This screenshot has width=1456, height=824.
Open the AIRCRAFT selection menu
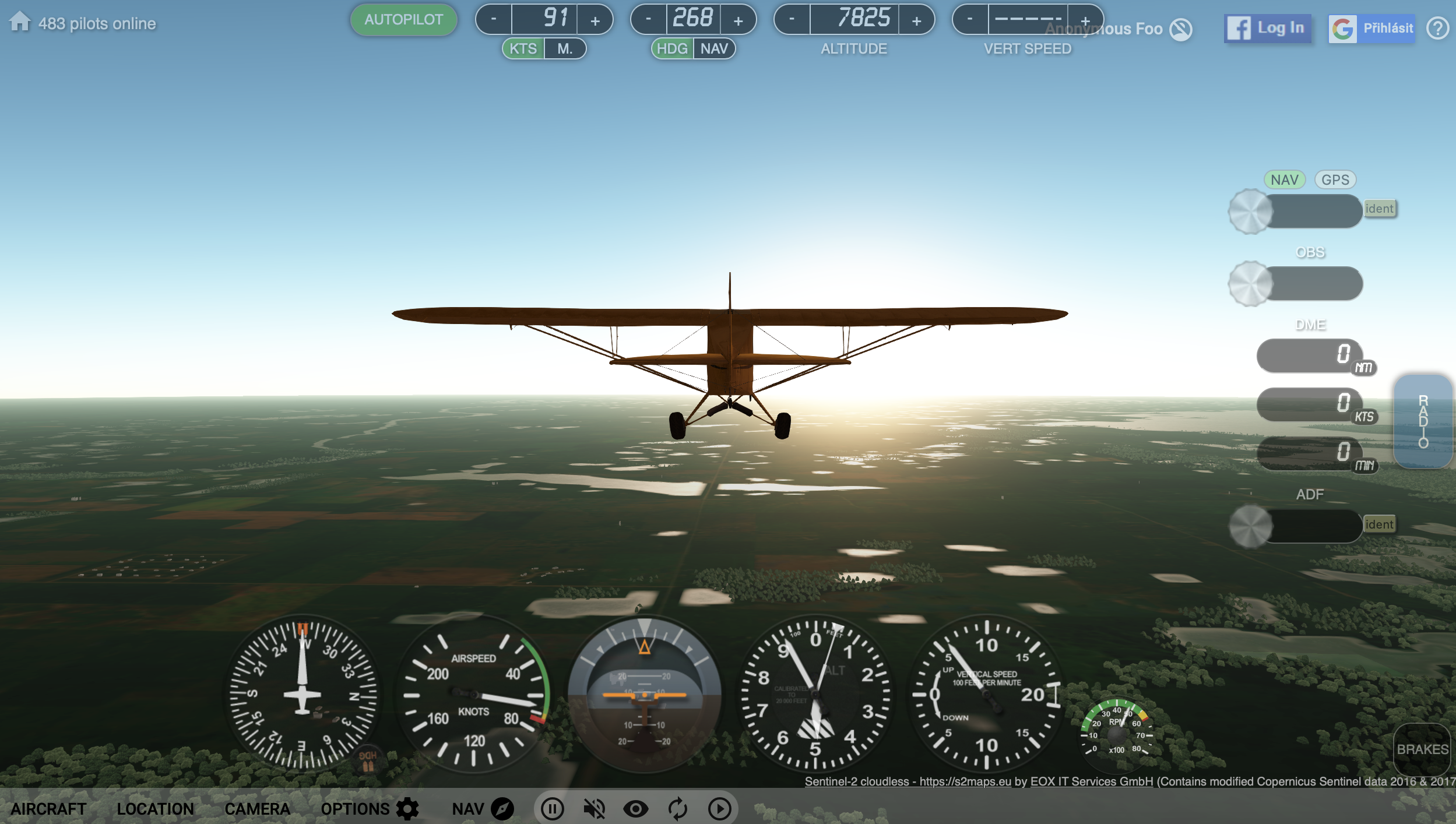(x=49, y=809)
